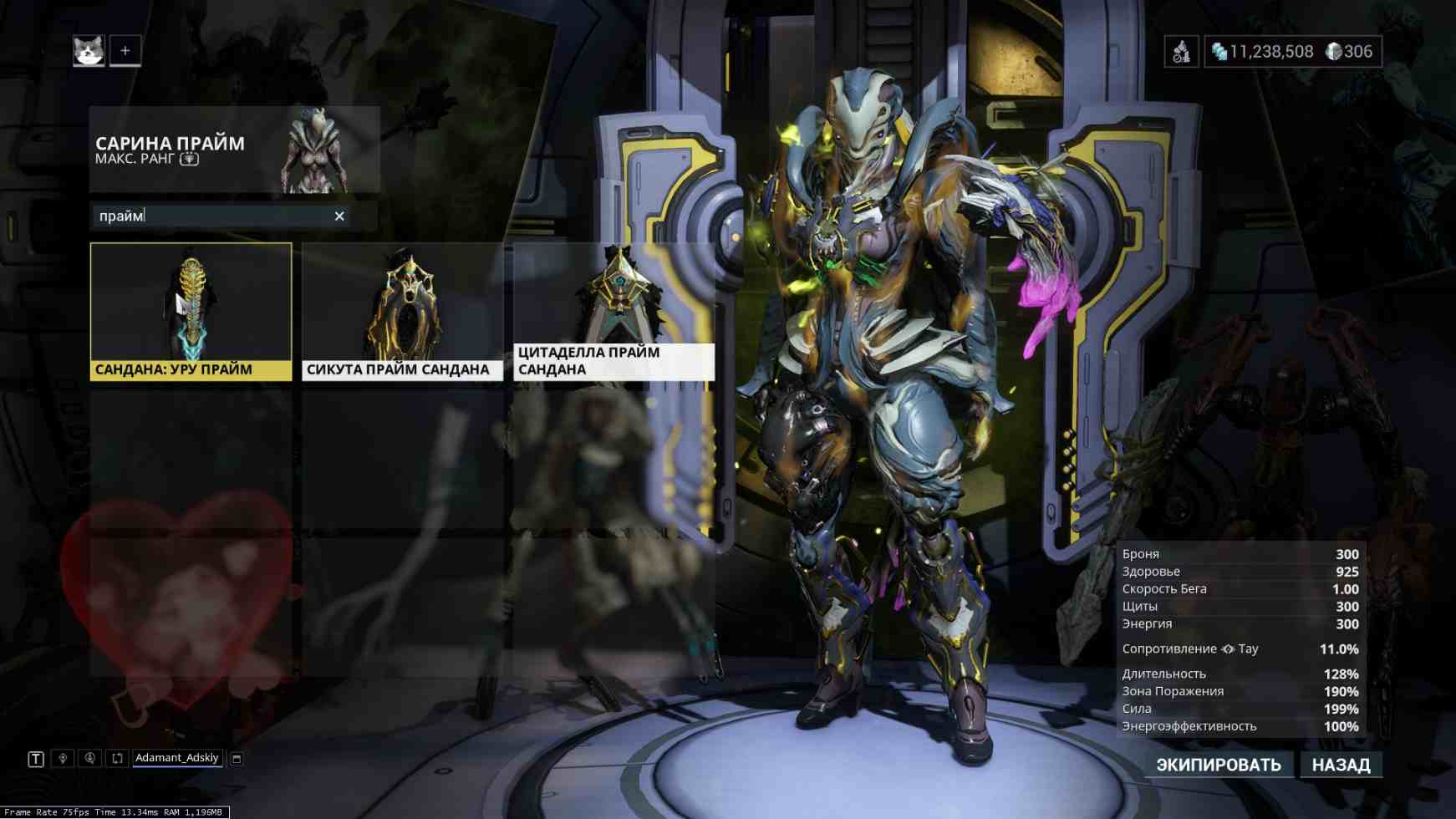The height and width of the screenshot is (819, 1456).
Task: Open the cat avatar profile icon
Action: click(89, 51)
